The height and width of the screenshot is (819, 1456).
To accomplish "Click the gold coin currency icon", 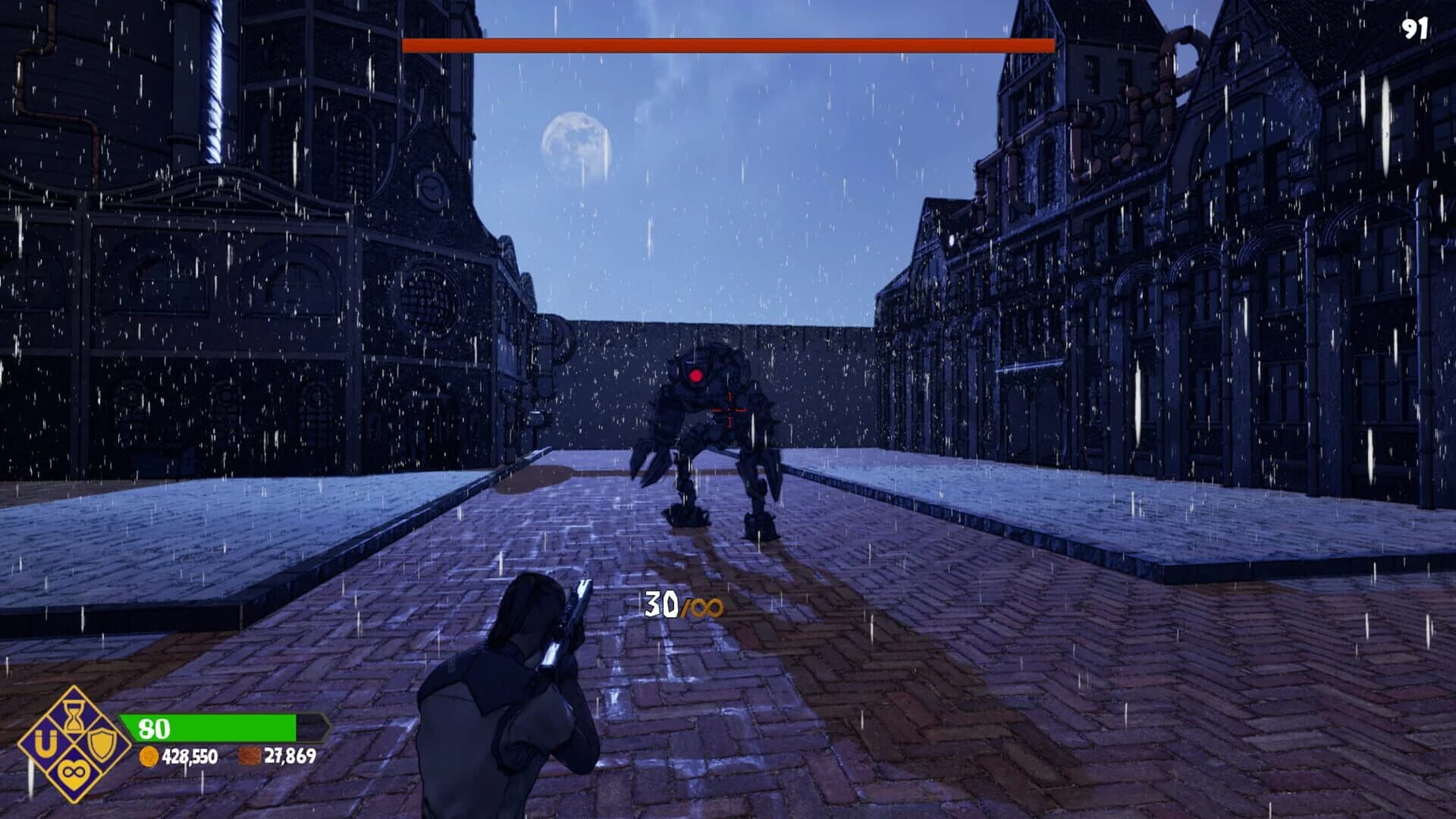I will tap(149, 758).
